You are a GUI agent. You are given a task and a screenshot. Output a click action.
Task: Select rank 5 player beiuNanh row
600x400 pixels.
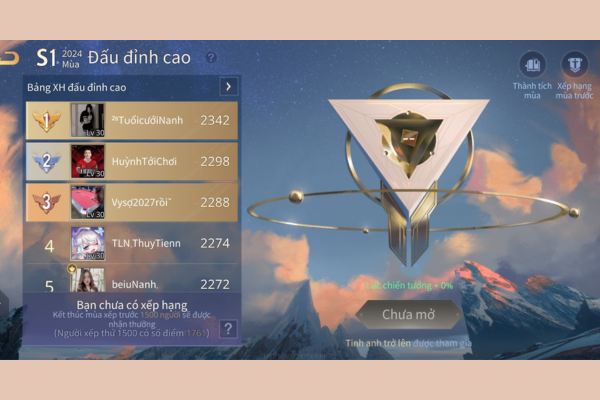tap(132, 282)
